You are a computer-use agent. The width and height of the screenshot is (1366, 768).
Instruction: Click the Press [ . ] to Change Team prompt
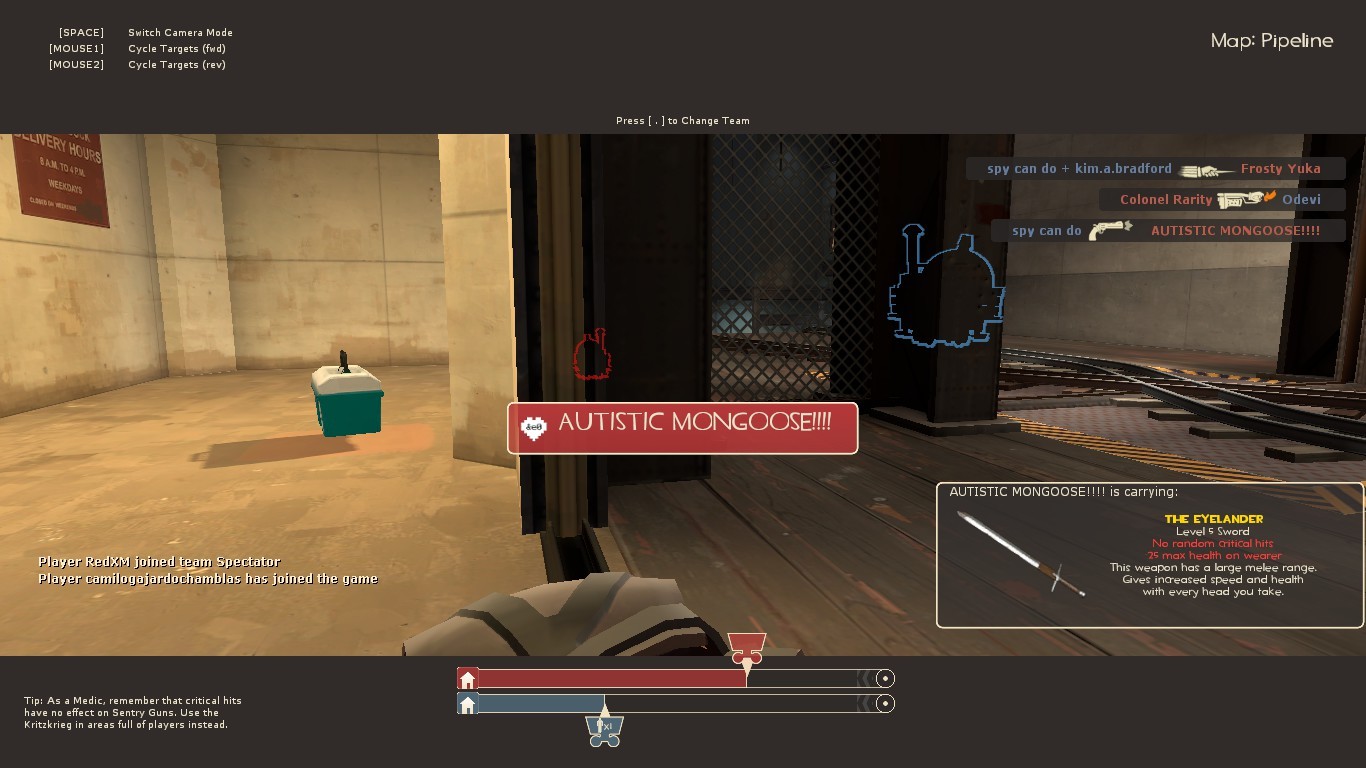point(682,120)
